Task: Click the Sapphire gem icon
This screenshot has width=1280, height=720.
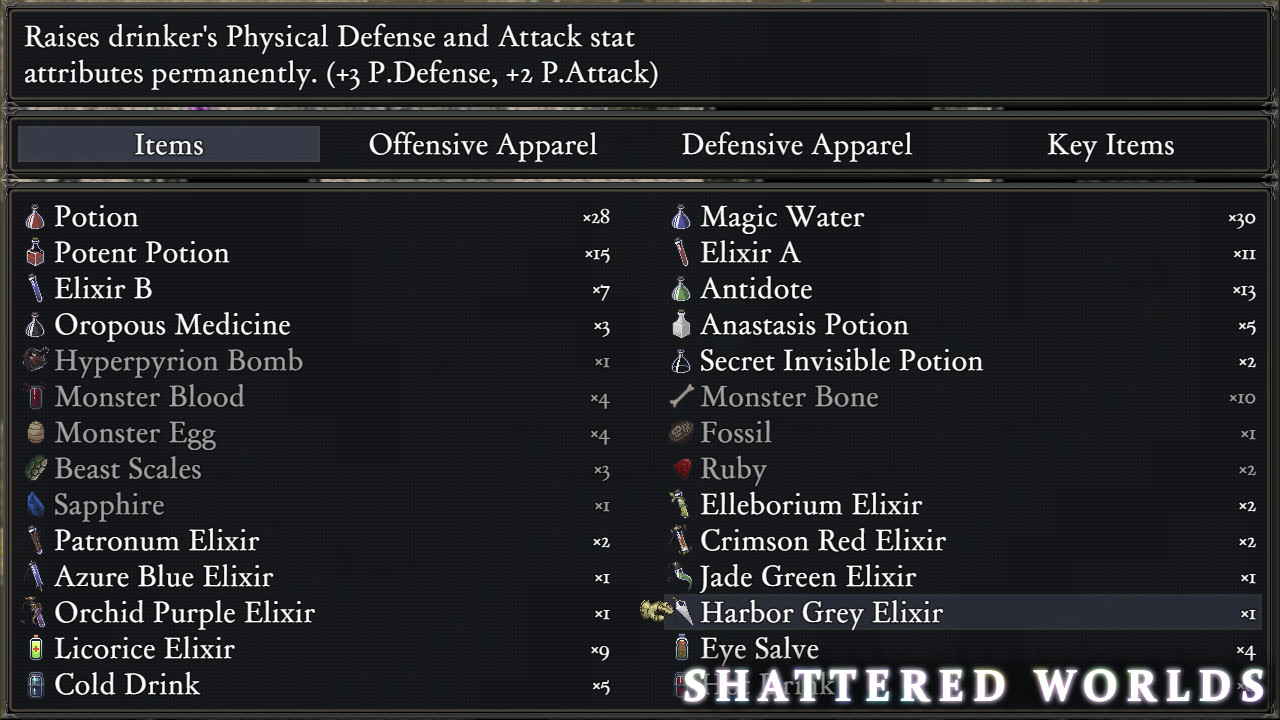Action: (x=36, y=505)
